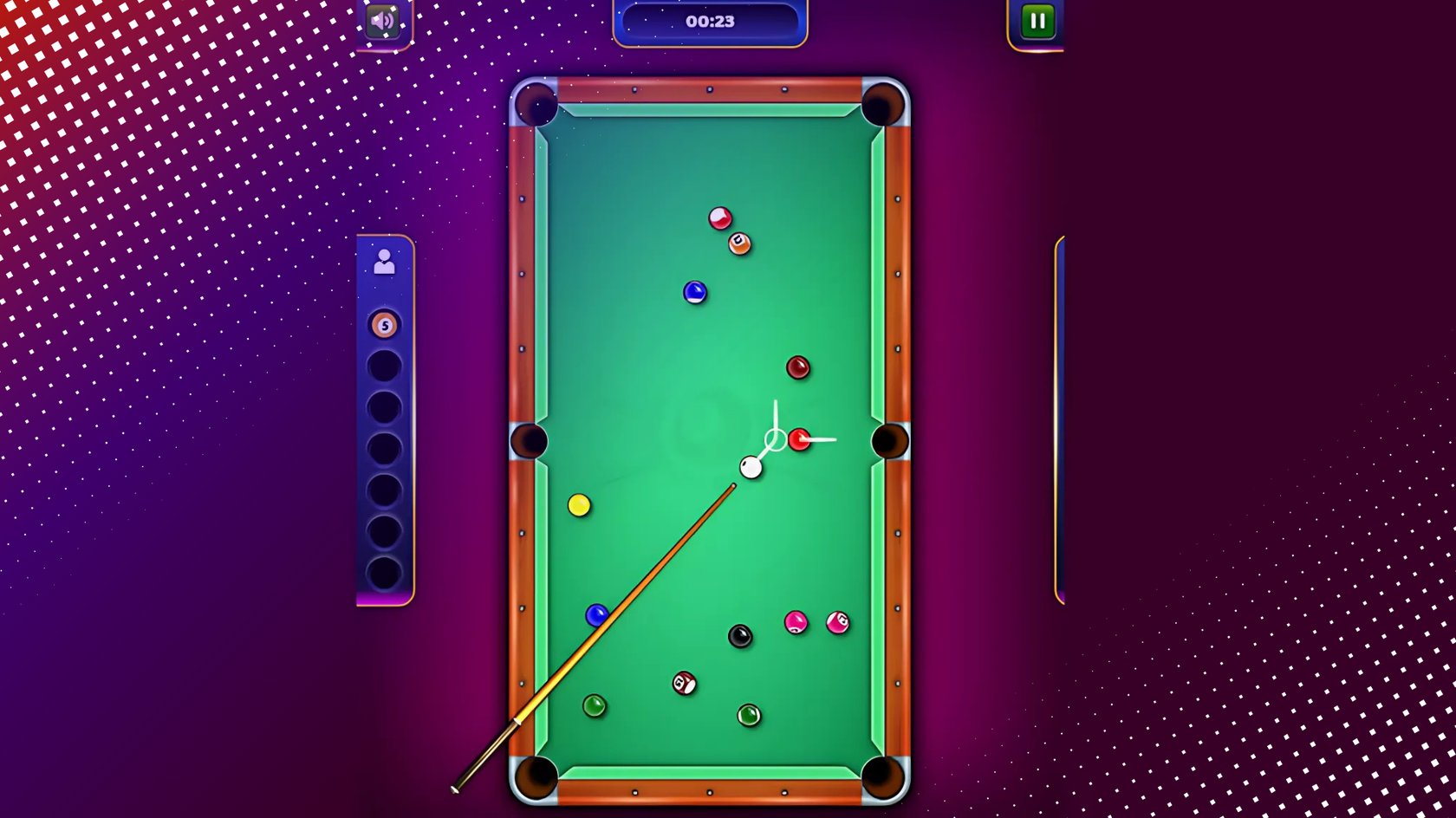1456x818 pixels.
Task: Click the yellow ball on the left side
Action: click(x=579, y=505)
